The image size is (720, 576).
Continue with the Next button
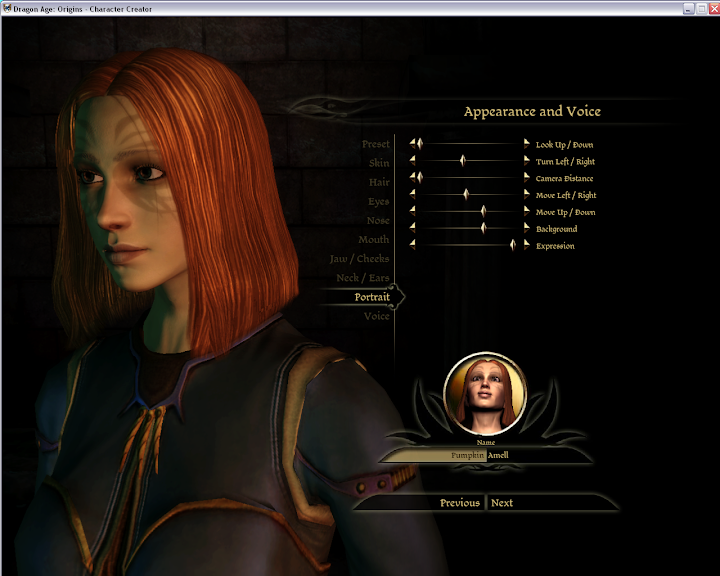pyautogui.click(x=502, y=503)
